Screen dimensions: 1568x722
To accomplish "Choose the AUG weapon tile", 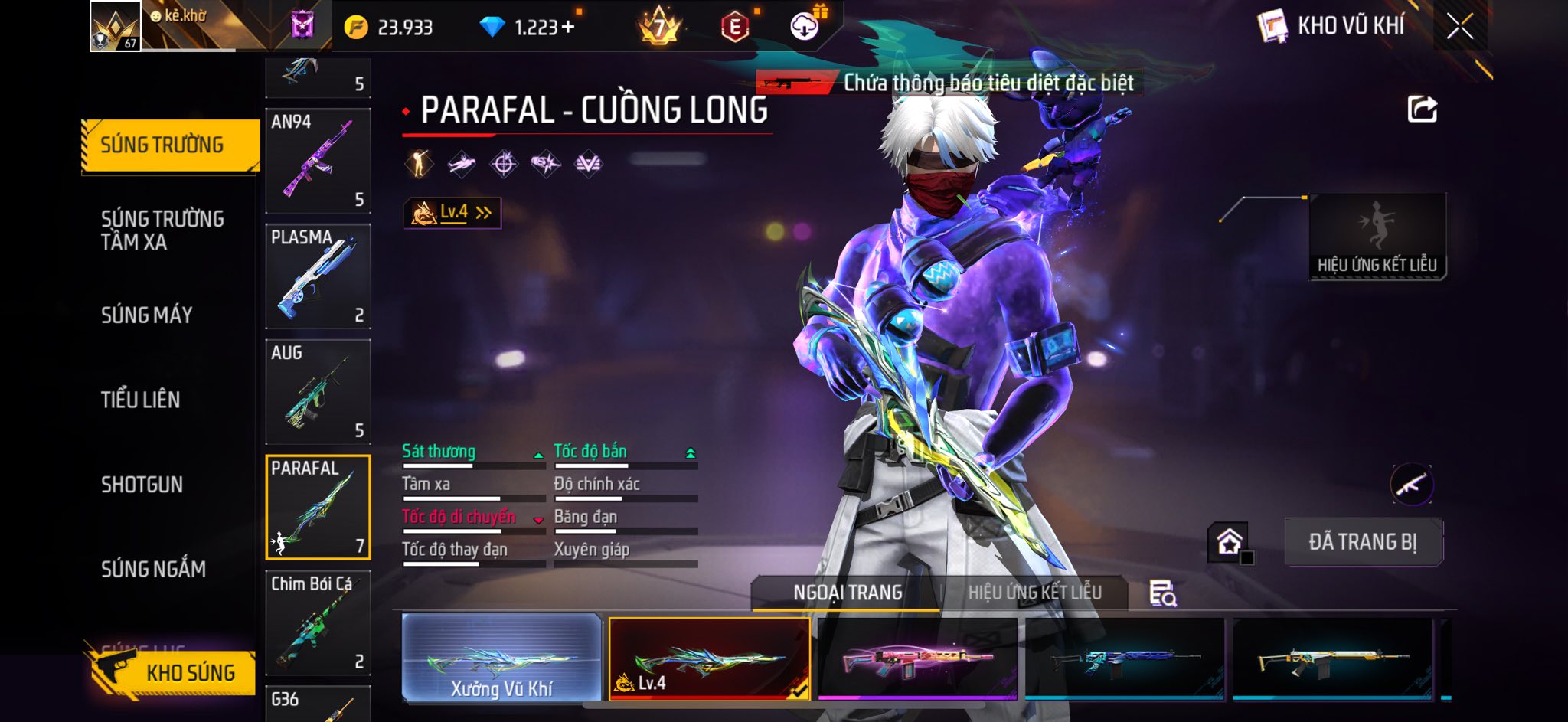I will (318, 392).
